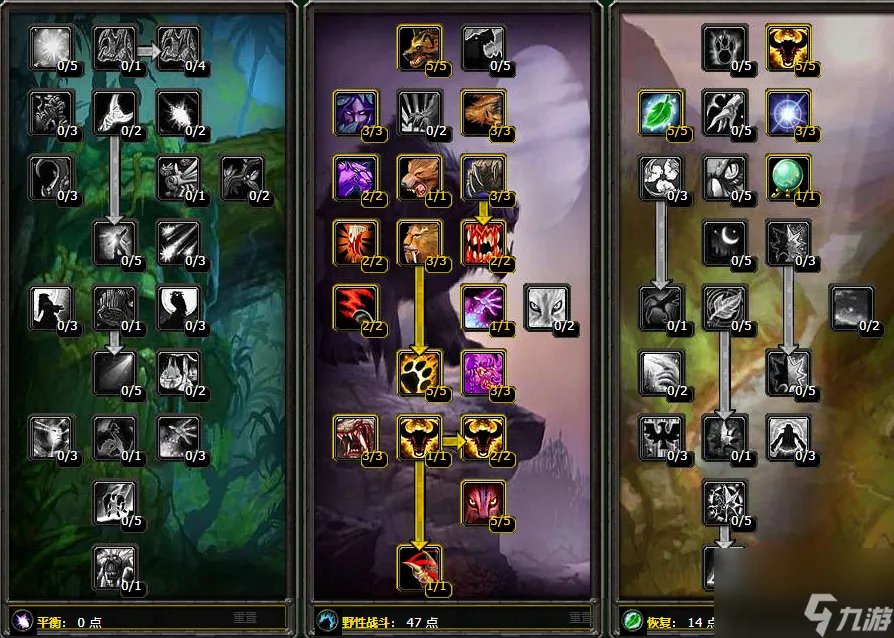The image size is (894, 638).
Task: Choose the Furor talent in Restoration tree
Action: (787, 47)
